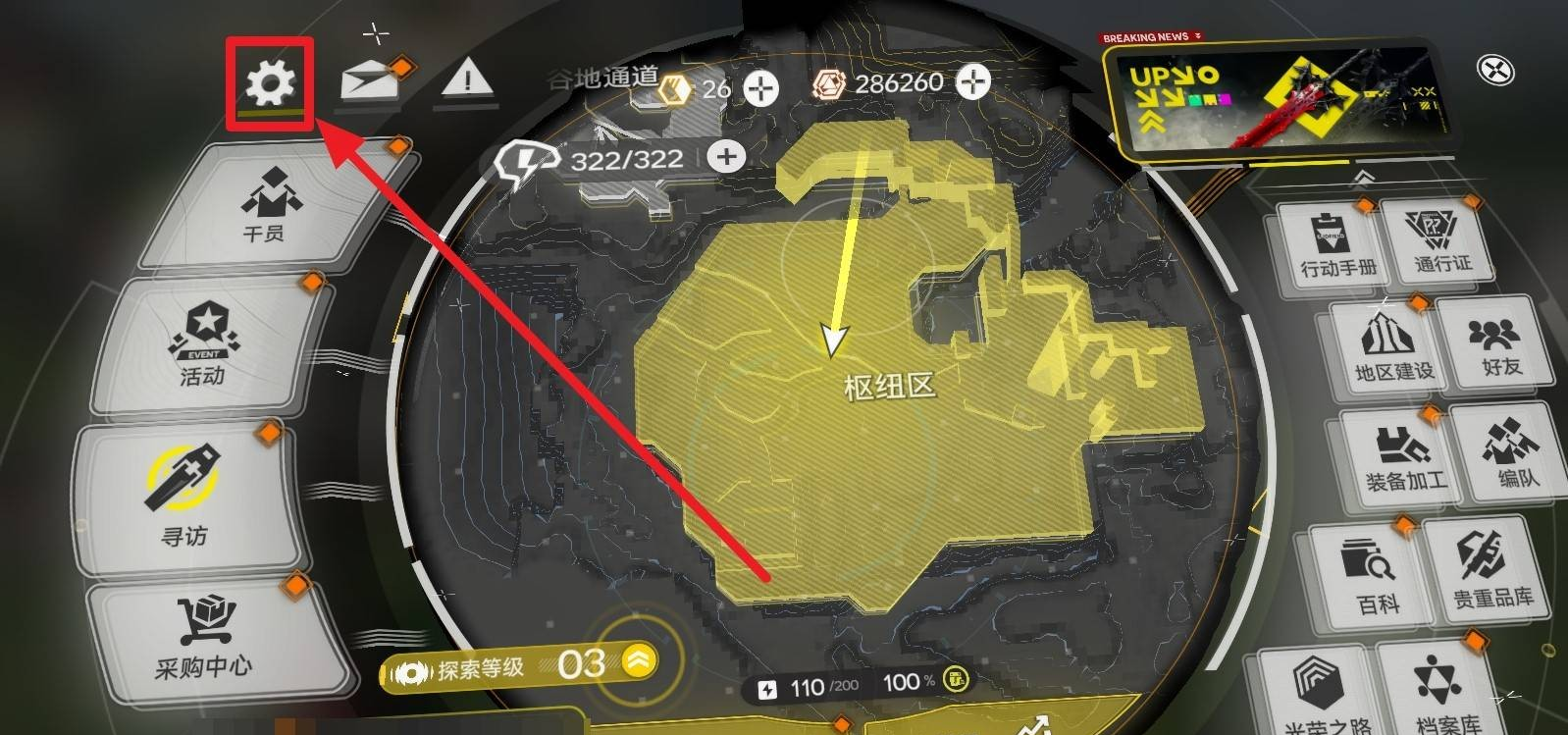Open the 采购中心 shop
Viewport: 1568px width, 735px height.
[x=204, y=638]
